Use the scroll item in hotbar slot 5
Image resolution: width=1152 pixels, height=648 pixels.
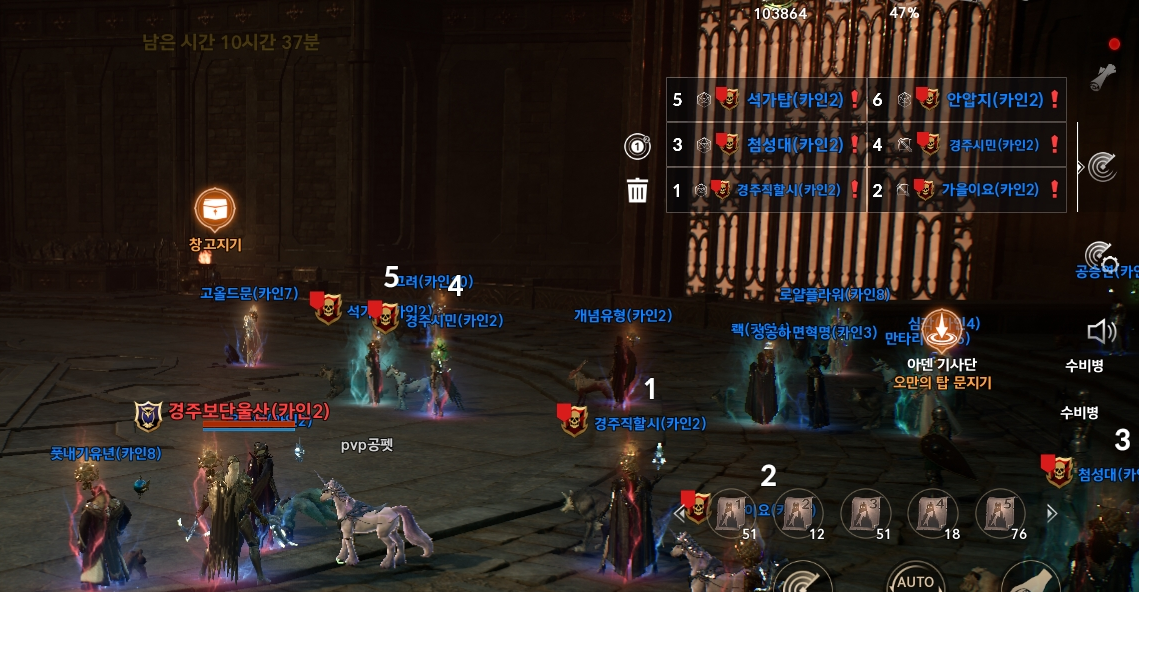[x=999, y=513]
